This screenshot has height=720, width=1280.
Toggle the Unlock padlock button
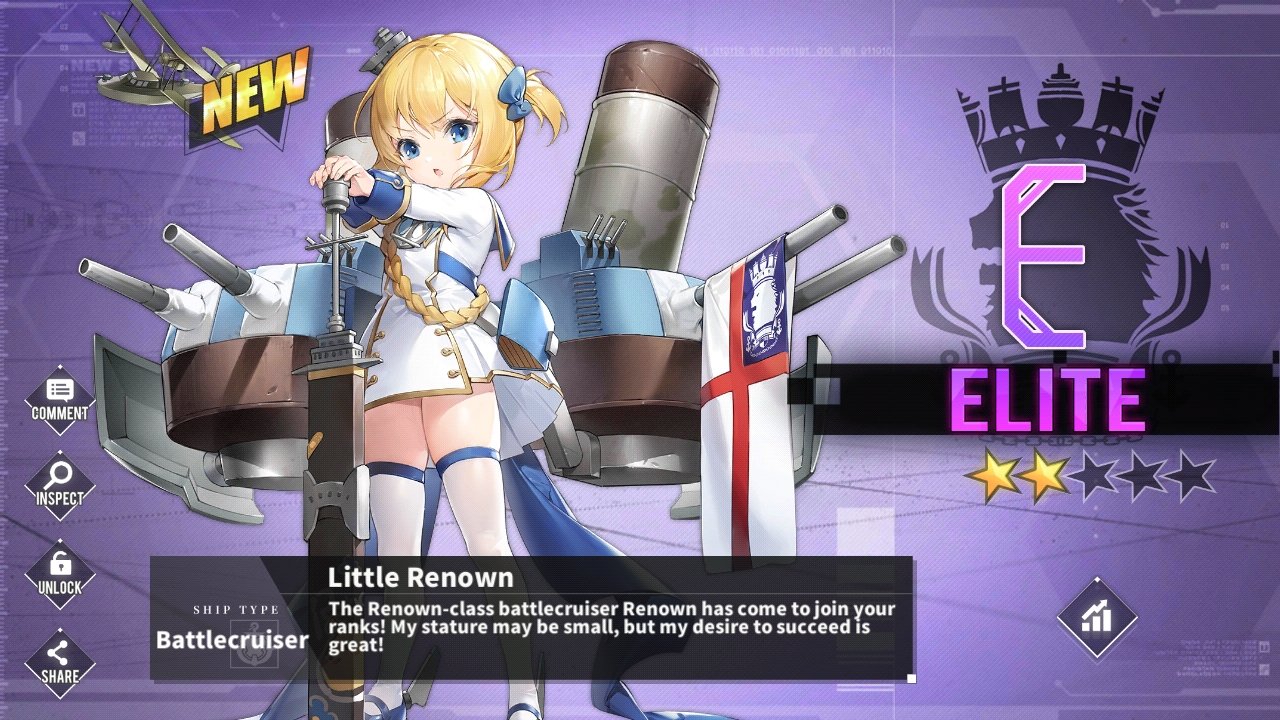coord(60,573)
